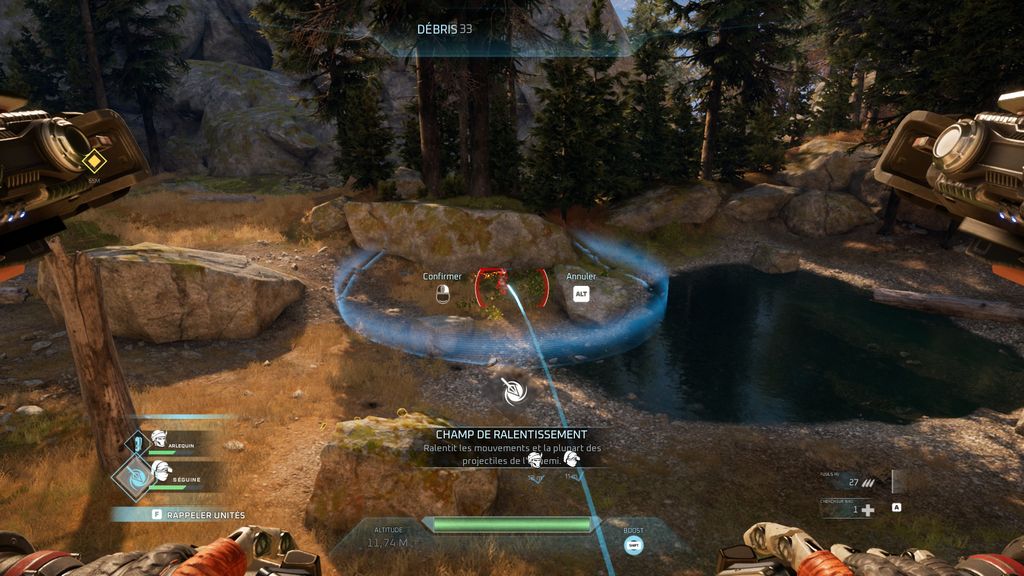Activate Séguine's slowing field ability icon
This screenshot has width=1024, height=576.
point(135,477)
